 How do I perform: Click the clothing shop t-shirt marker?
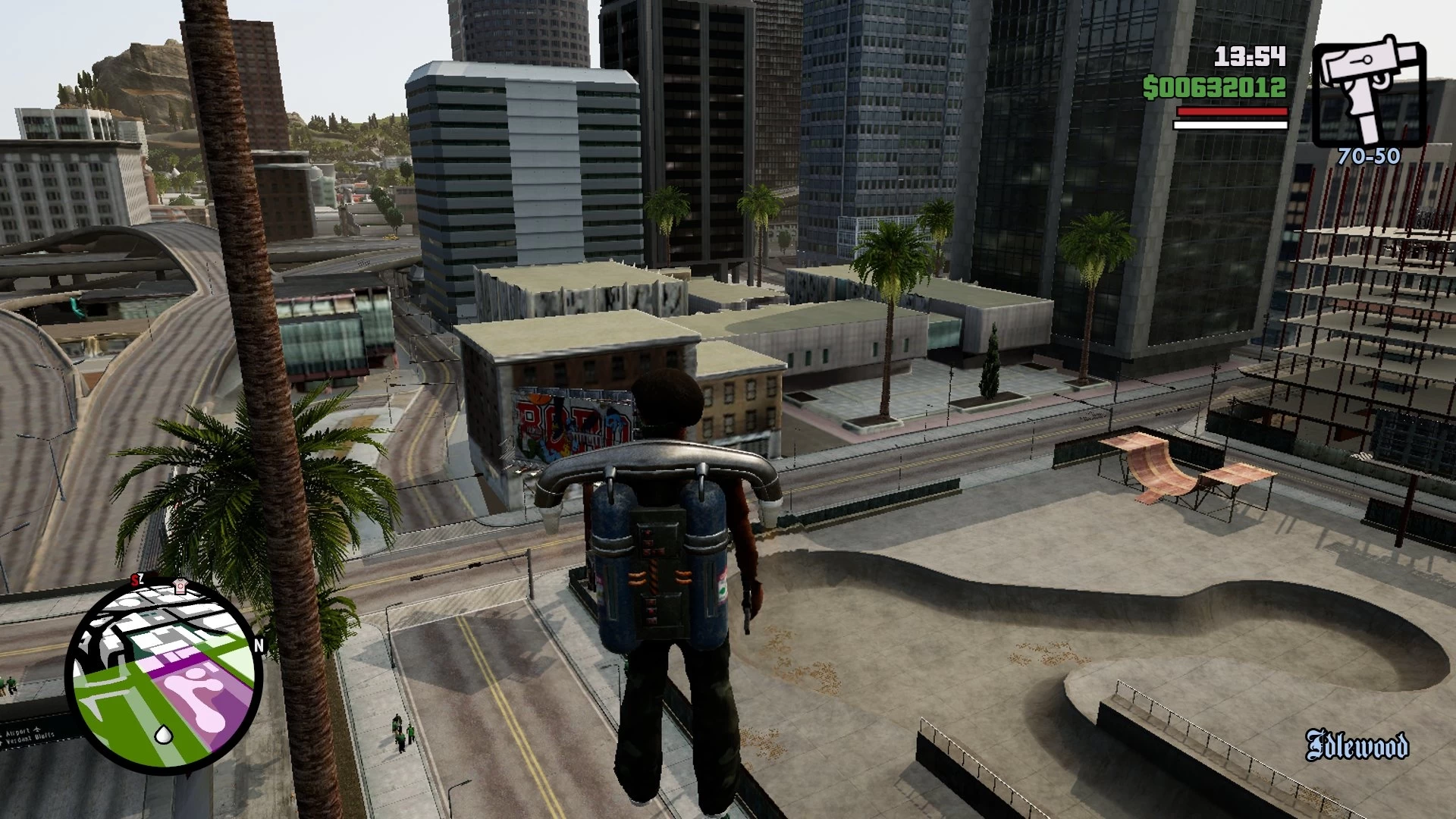click(179, 585)
